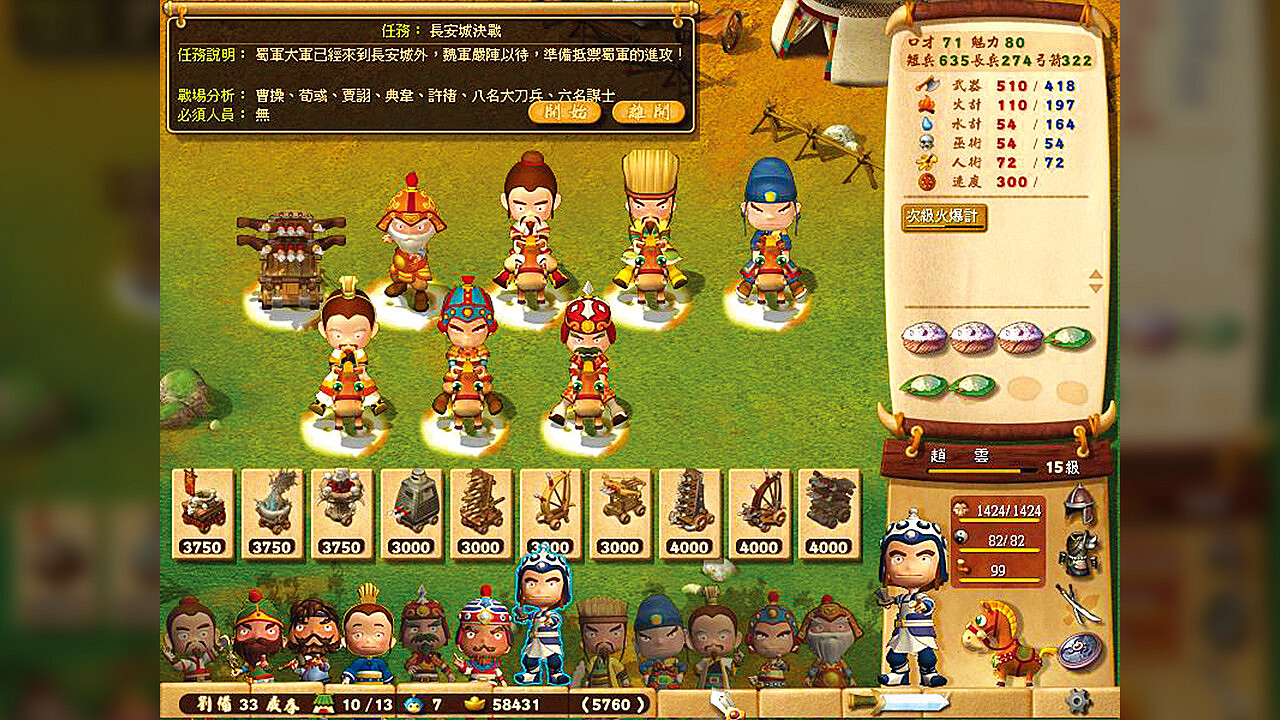The width and height of the screenshot is (1280, 720).
Task: Click the wheel speed (速度) stat icon
Action: (x=927, y=181)
